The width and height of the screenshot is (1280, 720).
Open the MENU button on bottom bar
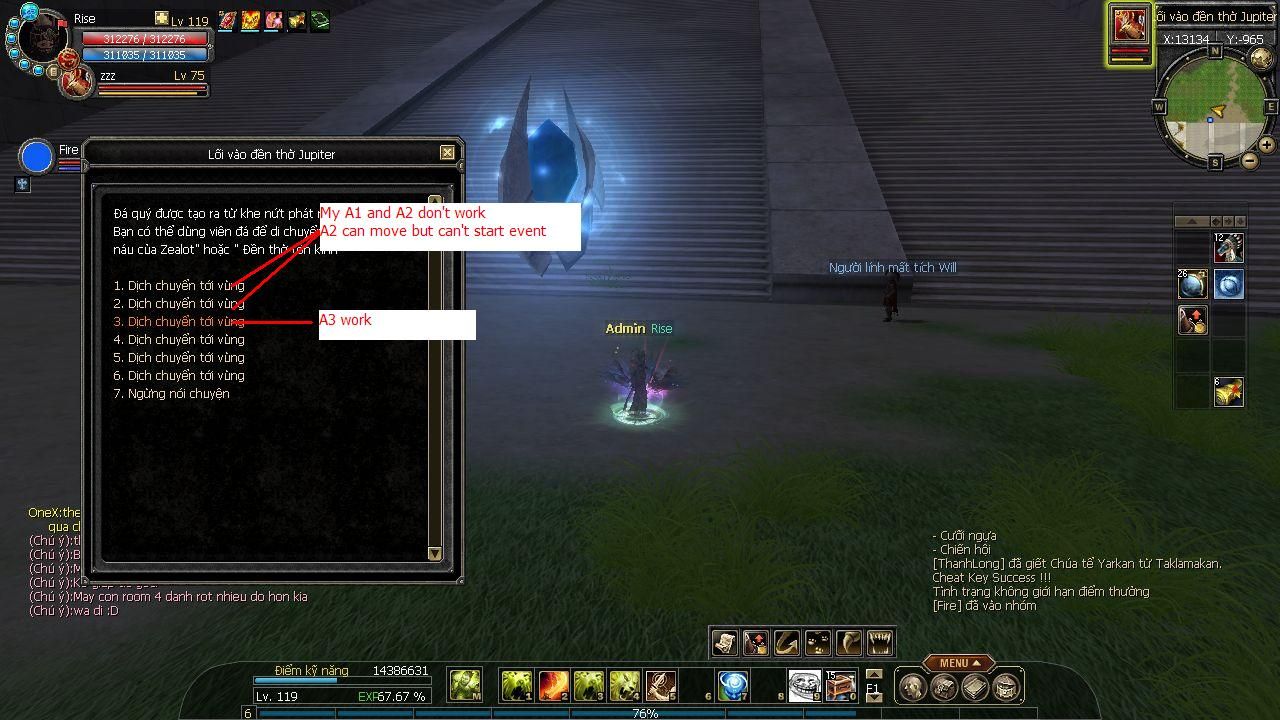click(x=957, y=663)
